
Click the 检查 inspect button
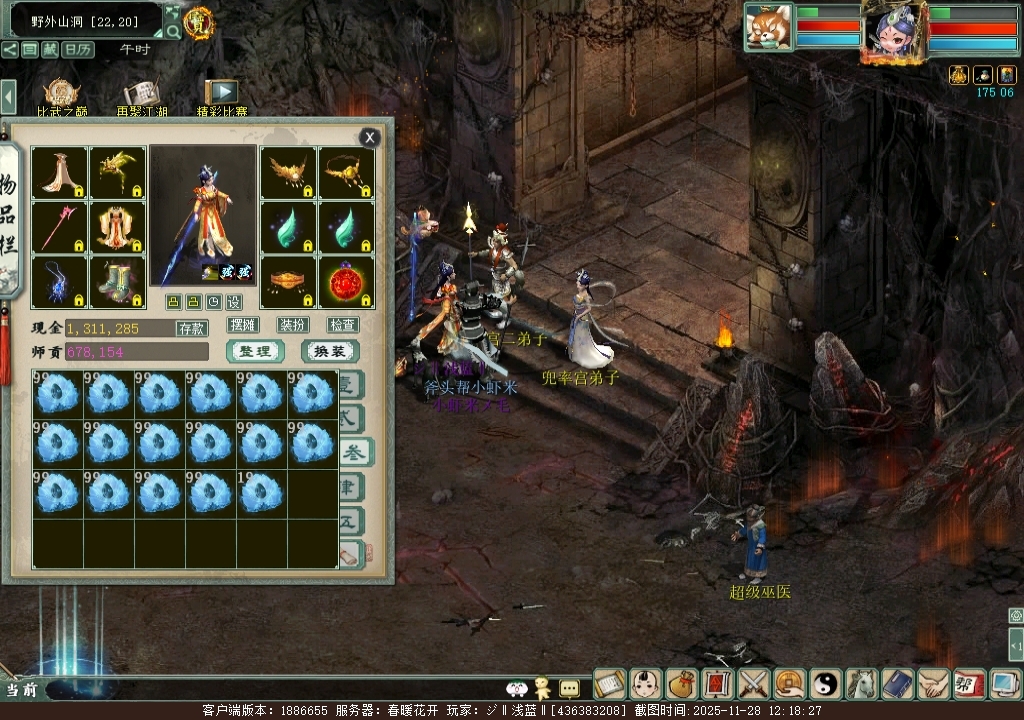pos(343,325)
